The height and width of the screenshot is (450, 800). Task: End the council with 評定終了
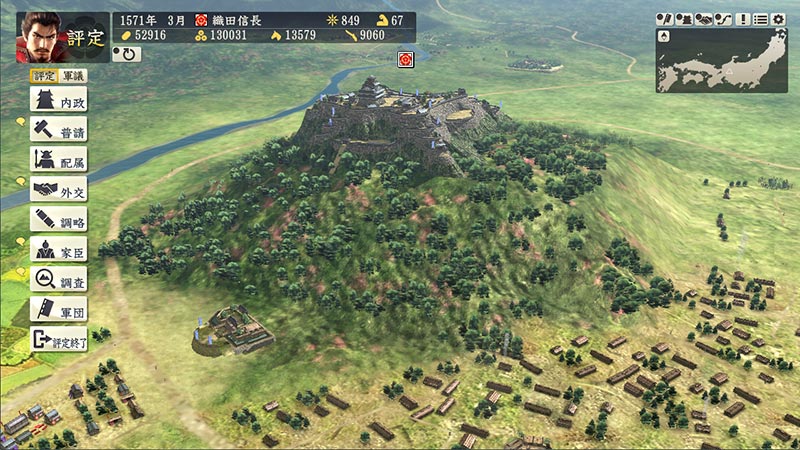[58, 338]
